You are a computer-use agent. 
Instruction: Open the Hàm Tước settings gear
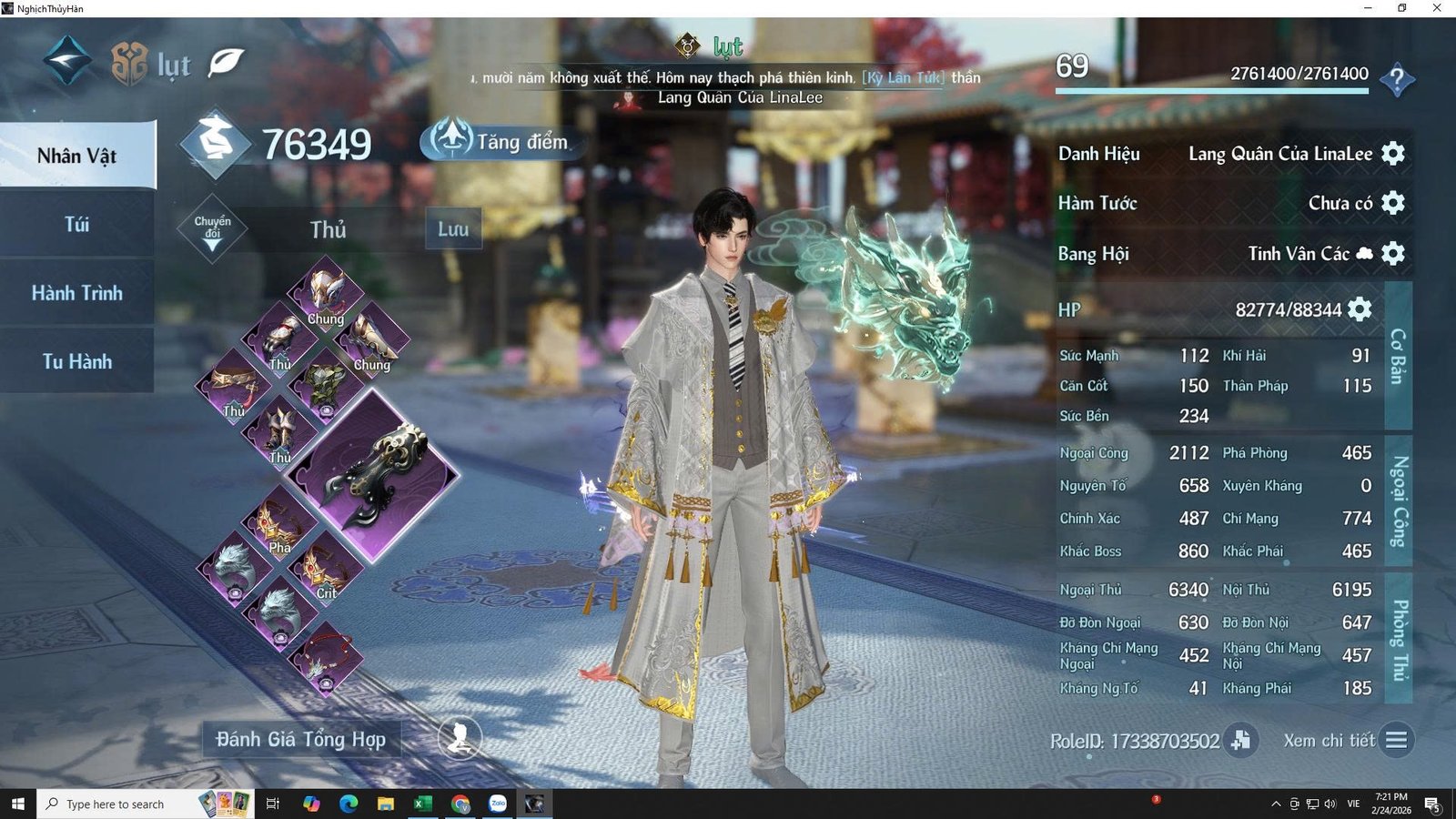1392,202
